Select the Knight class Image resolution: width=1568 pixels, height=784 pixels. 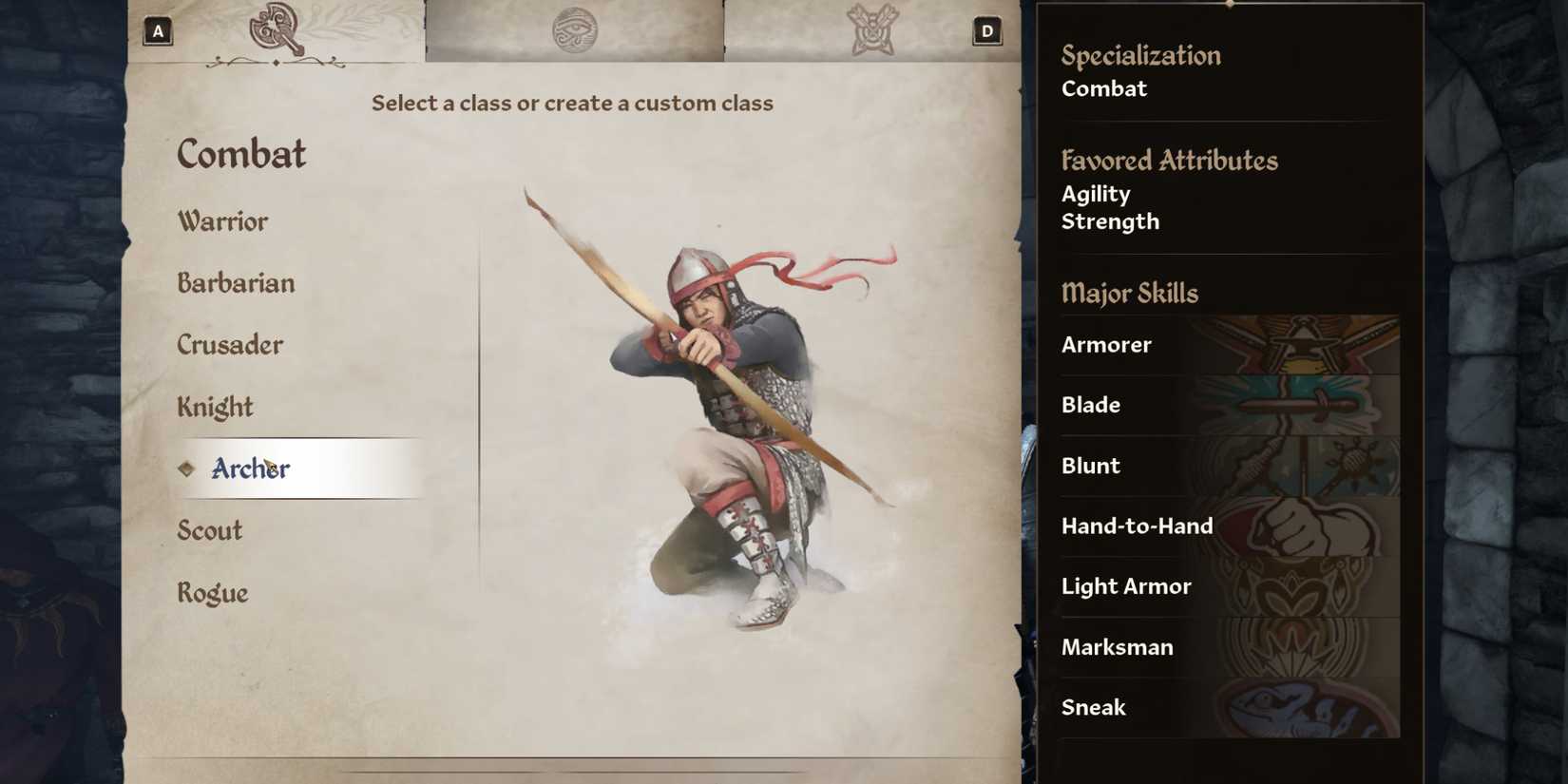(215, 406)
